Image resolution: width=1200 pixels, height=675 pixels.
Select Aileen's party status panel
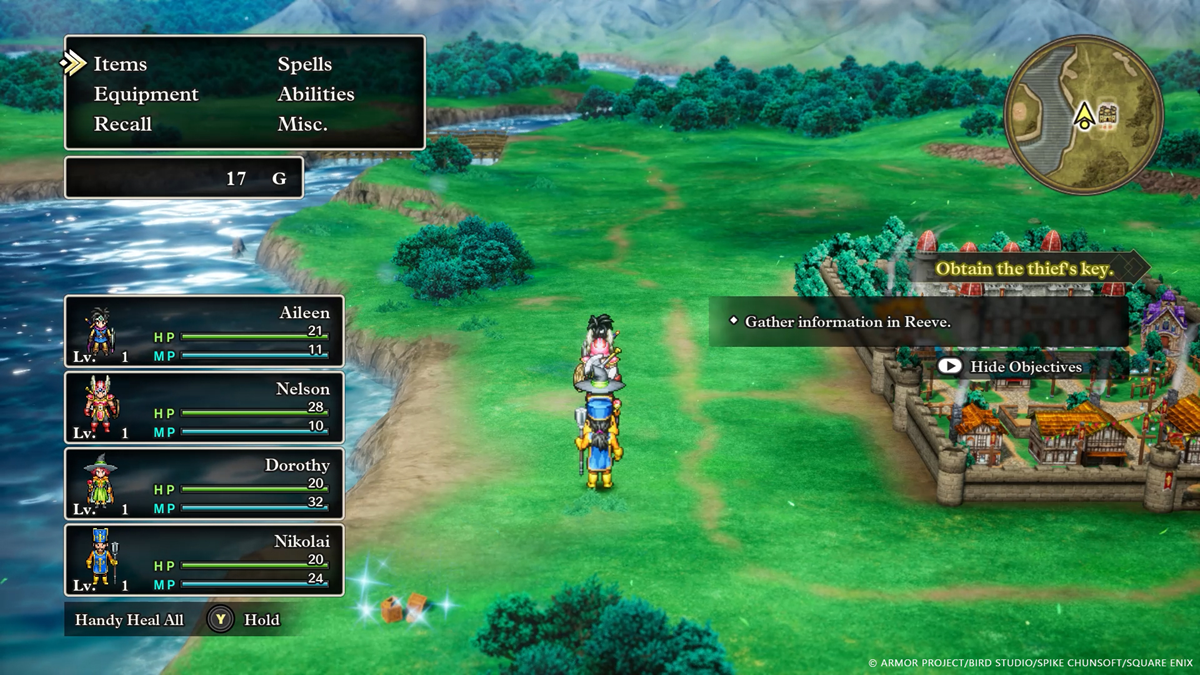point(204,331)
